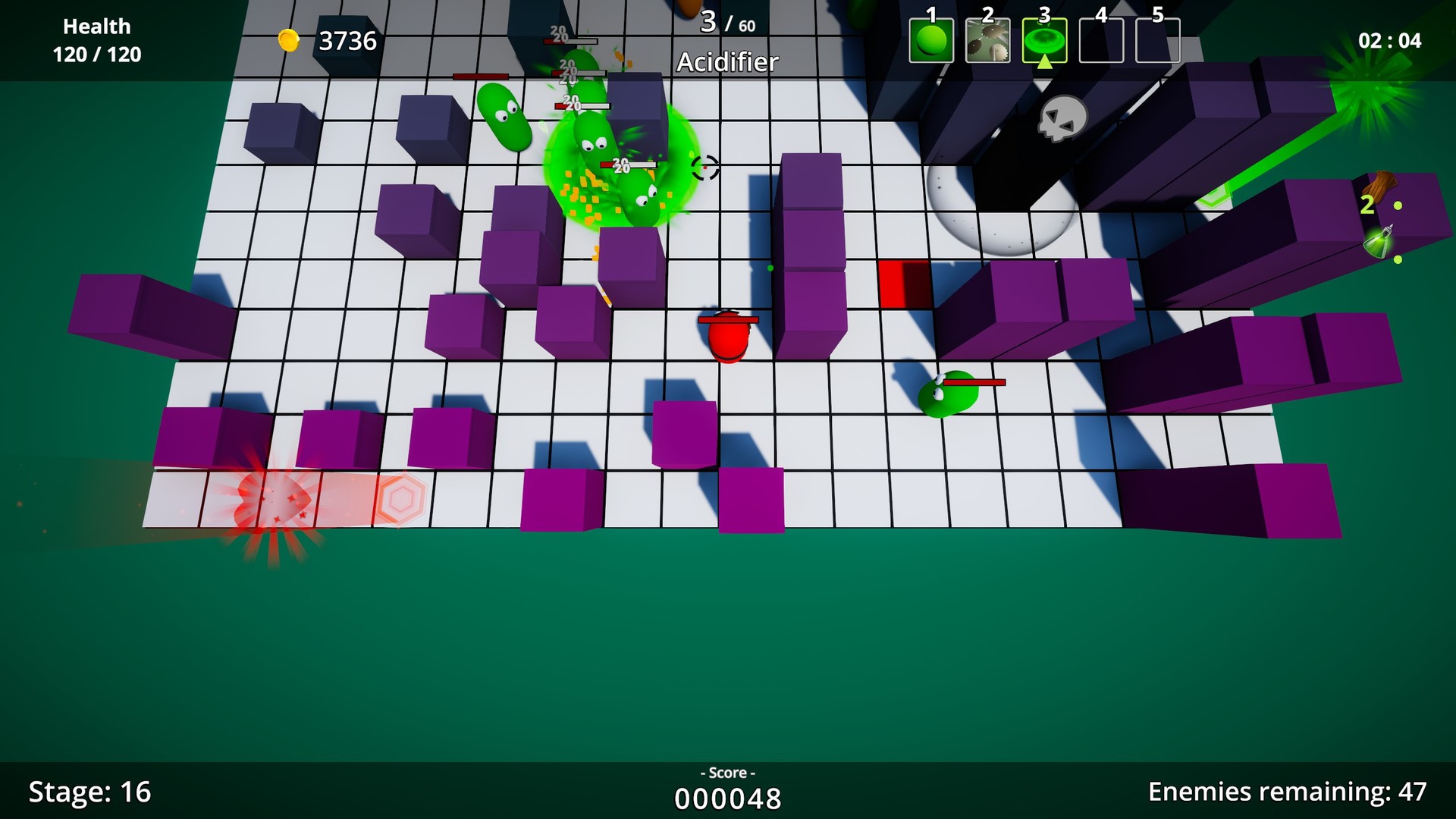Click the red marked tile on the grid
Image resolution: width=1456 pixels, height=819 pixels.
(904, 285)
